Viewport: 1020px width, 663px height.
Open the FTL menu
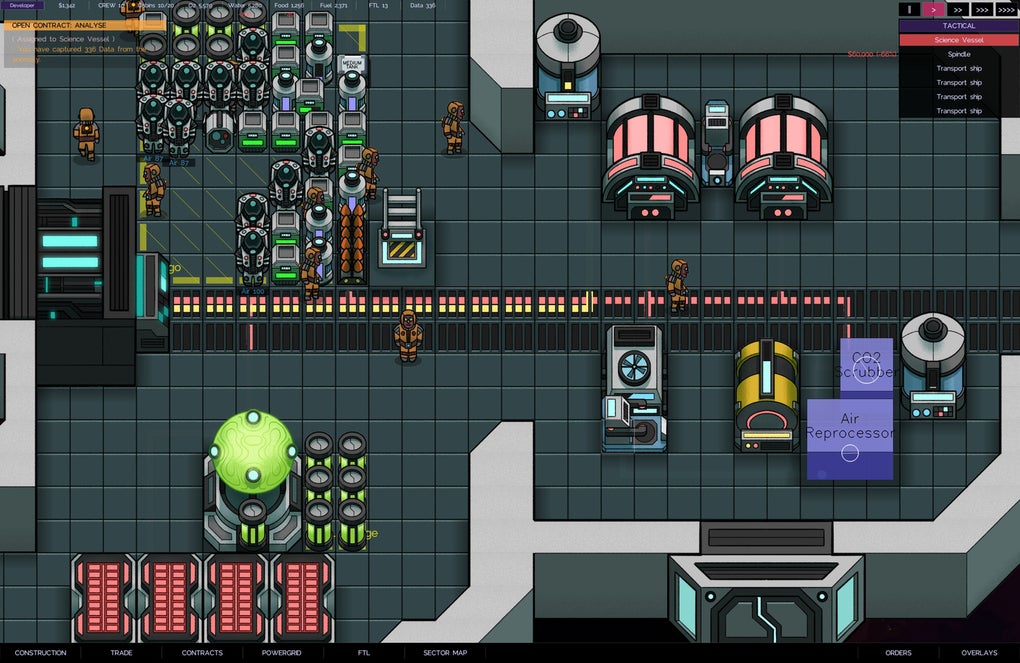364,653
